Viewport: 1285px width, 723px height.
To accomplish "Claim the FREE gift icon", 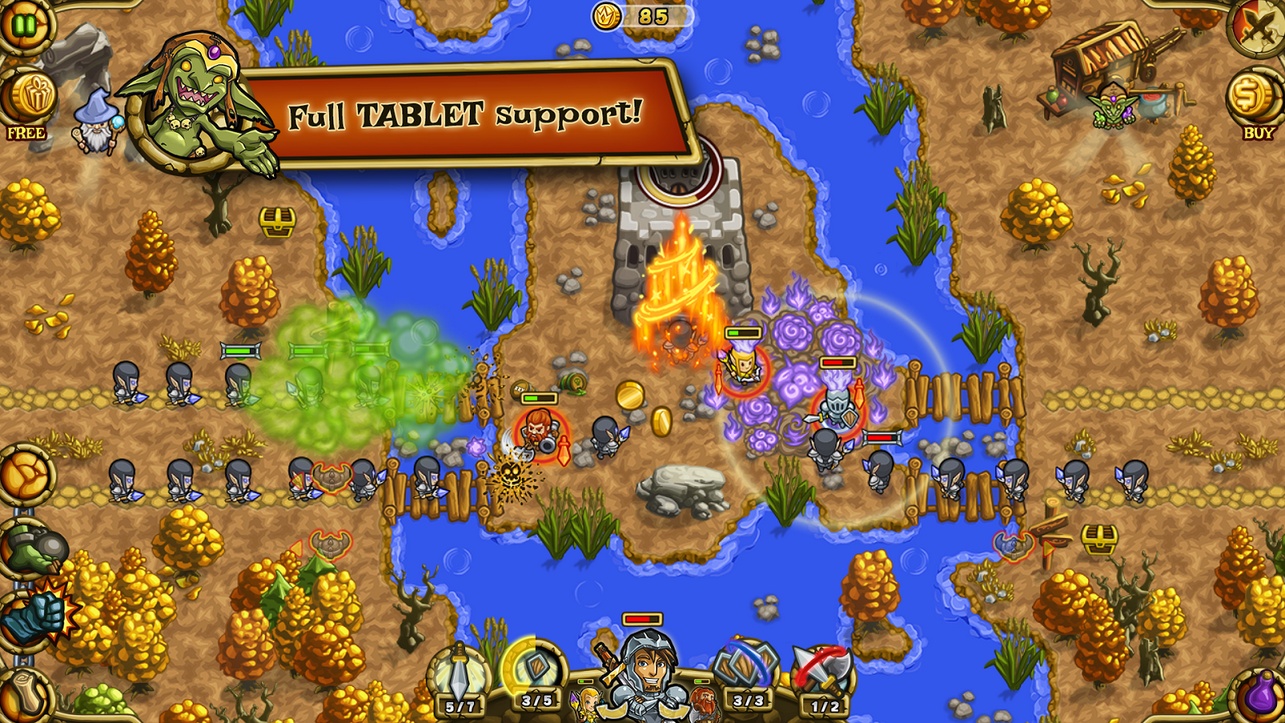I will (26, 98).
